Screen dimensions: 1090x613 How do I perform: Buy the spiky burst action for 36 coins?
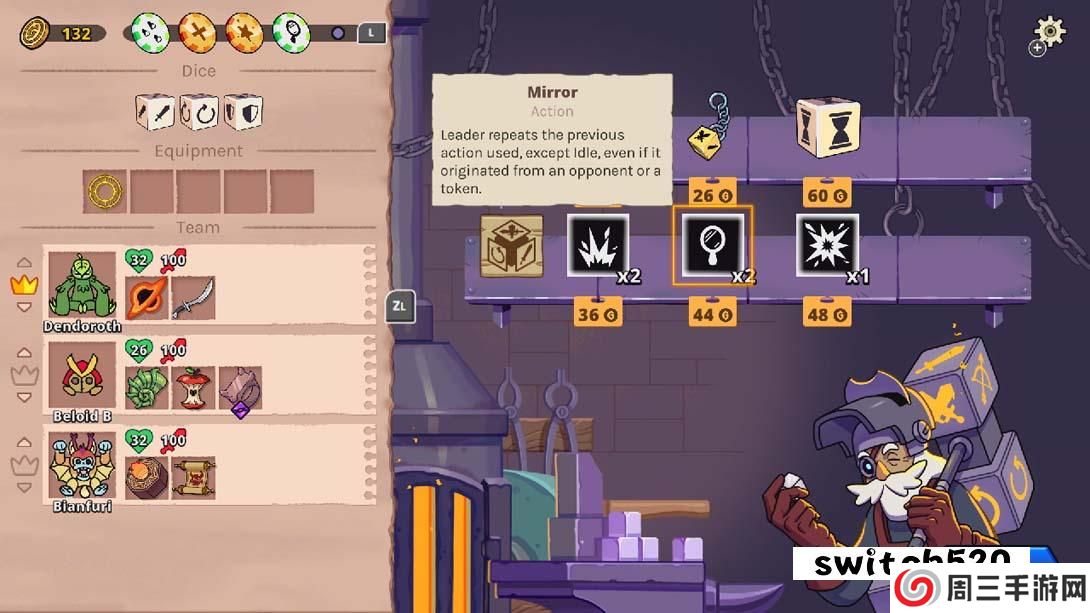tap(597, 245)
